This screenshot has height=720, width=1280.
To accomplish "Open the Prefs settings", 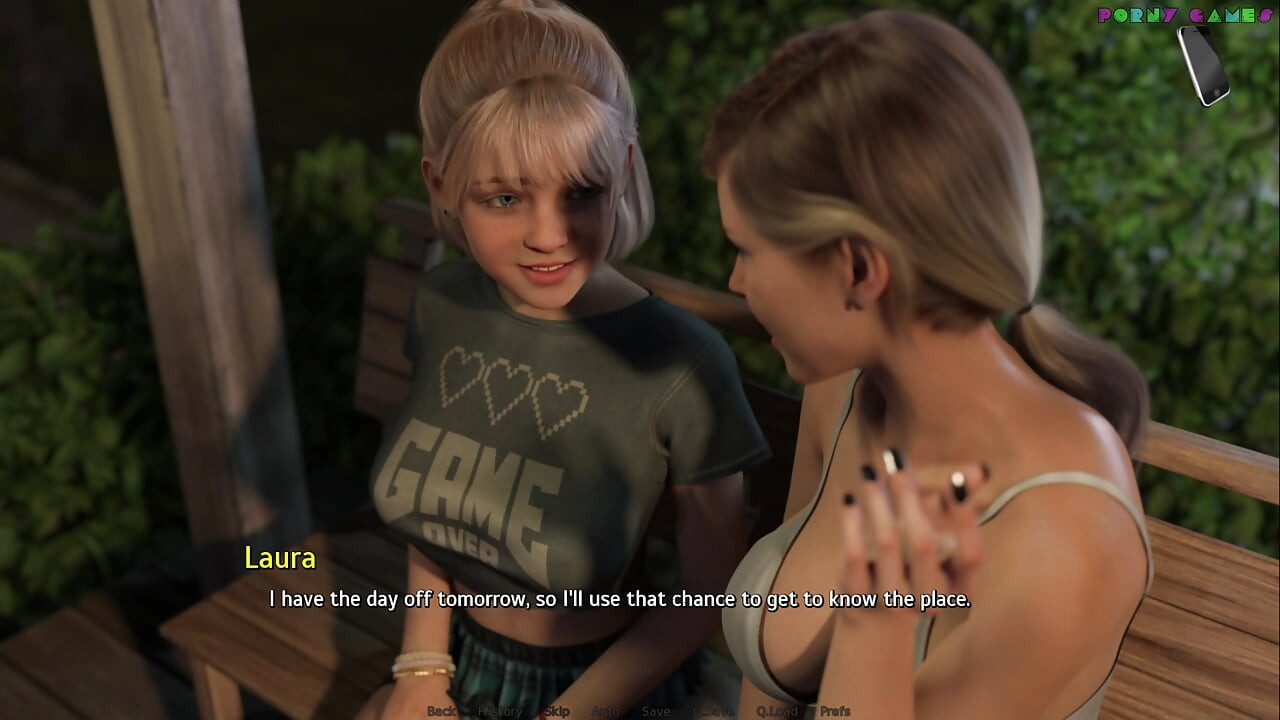I will click(834, 711).
